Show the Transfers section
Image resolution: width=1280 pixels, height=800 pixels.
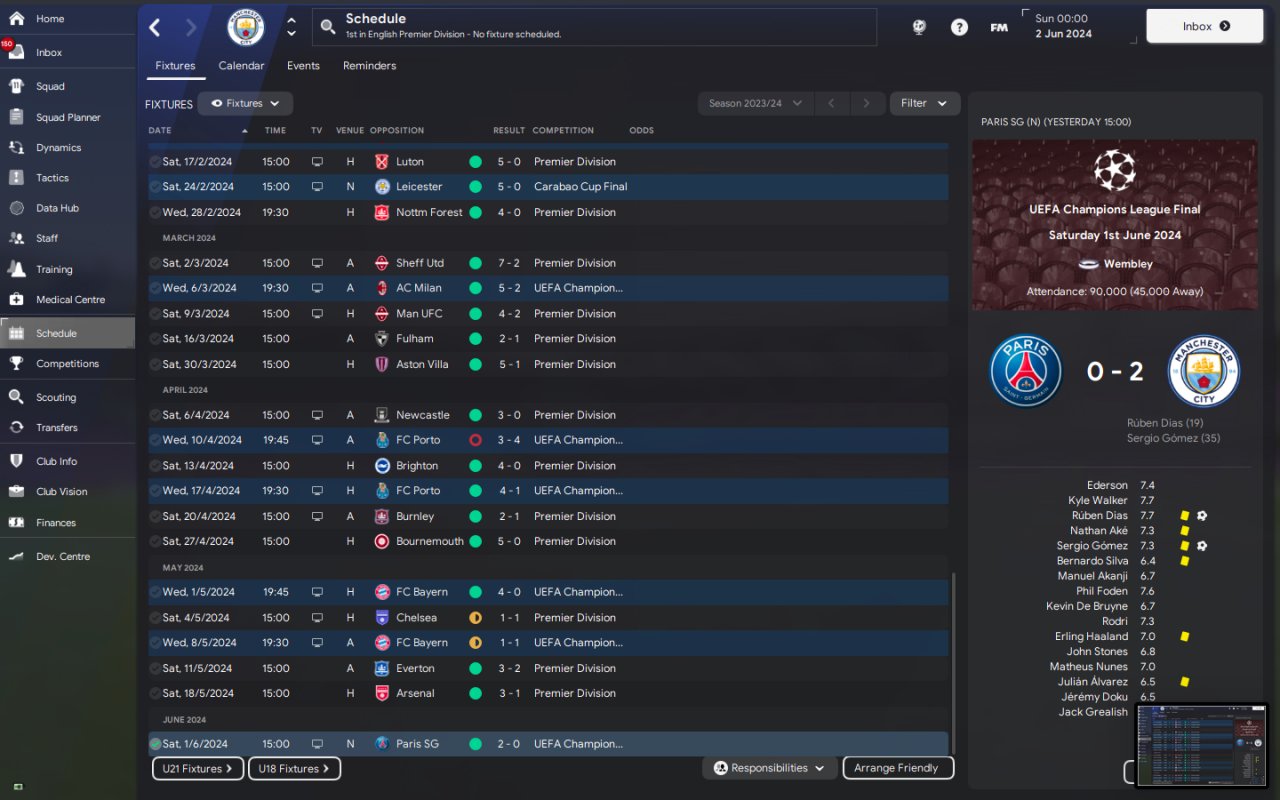56,427
